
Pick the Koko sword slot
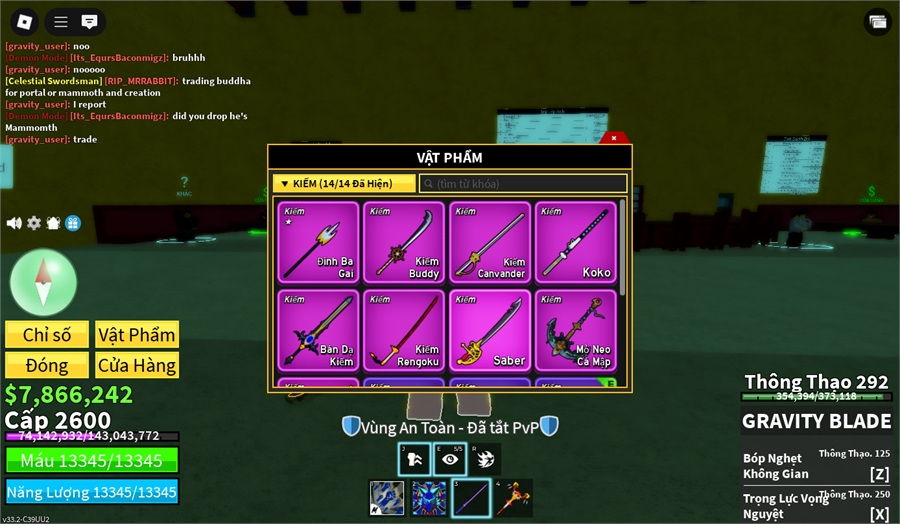[575, 242]
